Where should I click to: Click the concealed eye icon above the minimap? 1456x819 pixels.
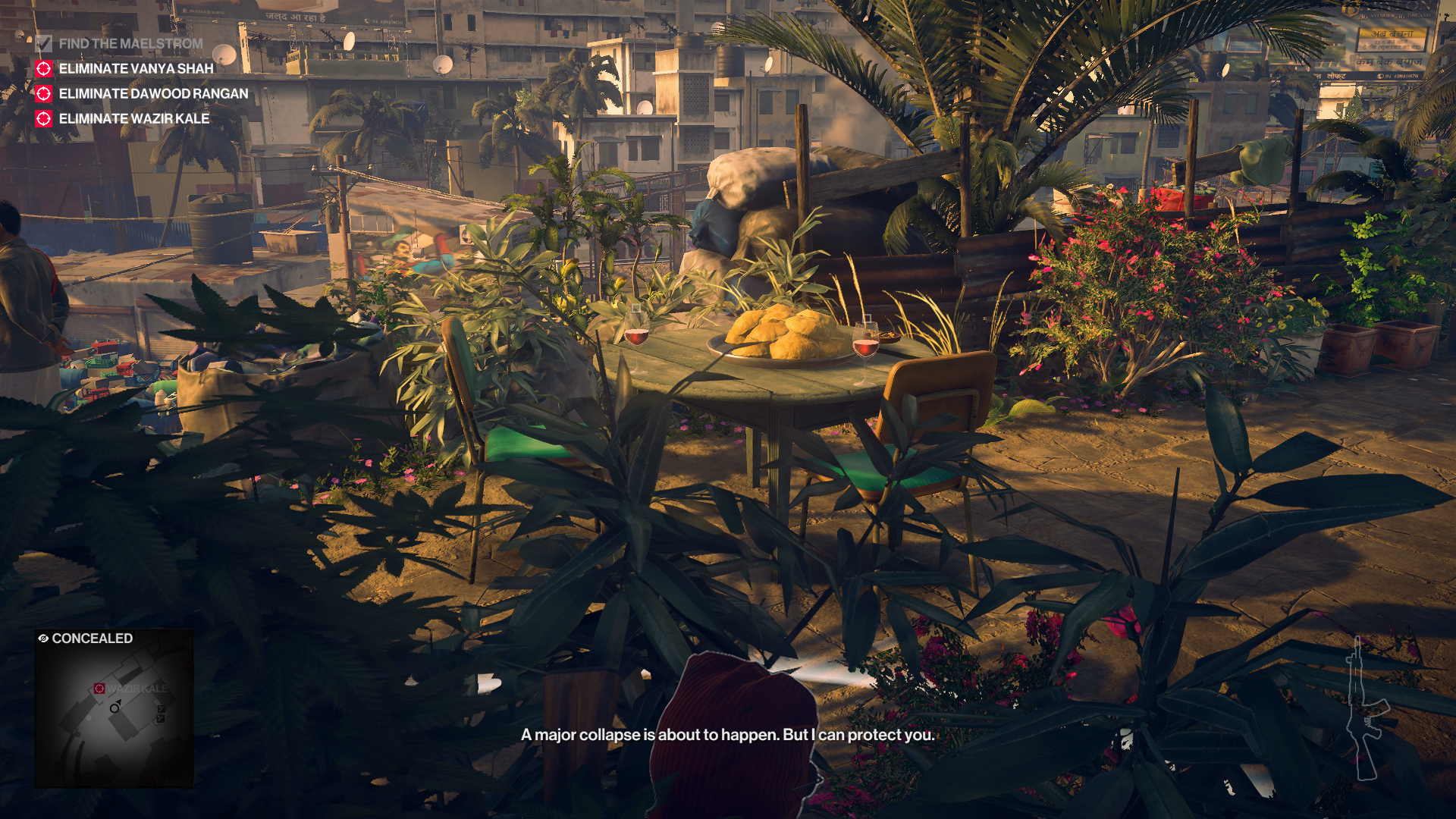[x=44, y=638]
